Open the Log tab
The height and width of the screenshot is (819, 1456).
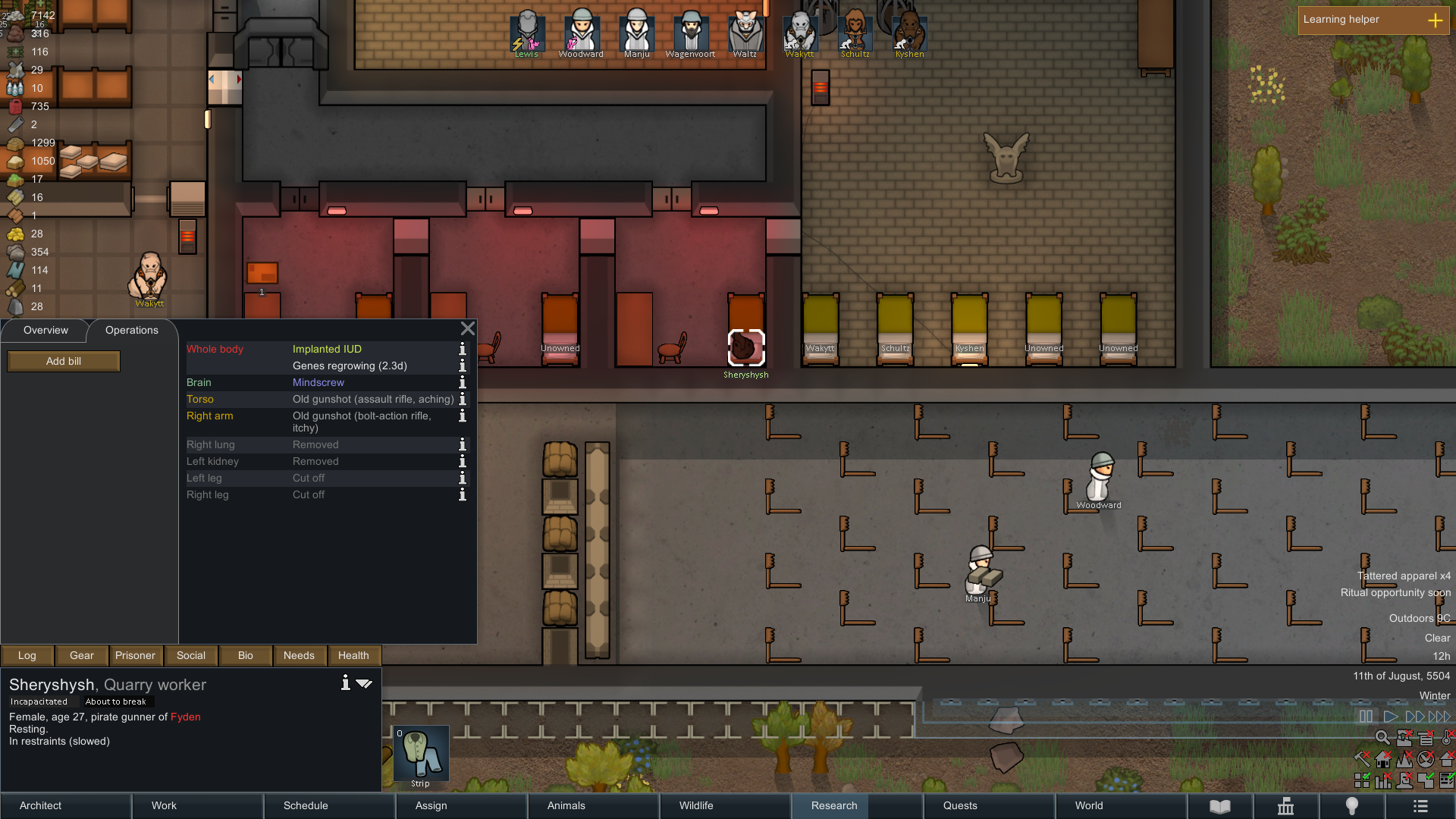click(27, 656)
